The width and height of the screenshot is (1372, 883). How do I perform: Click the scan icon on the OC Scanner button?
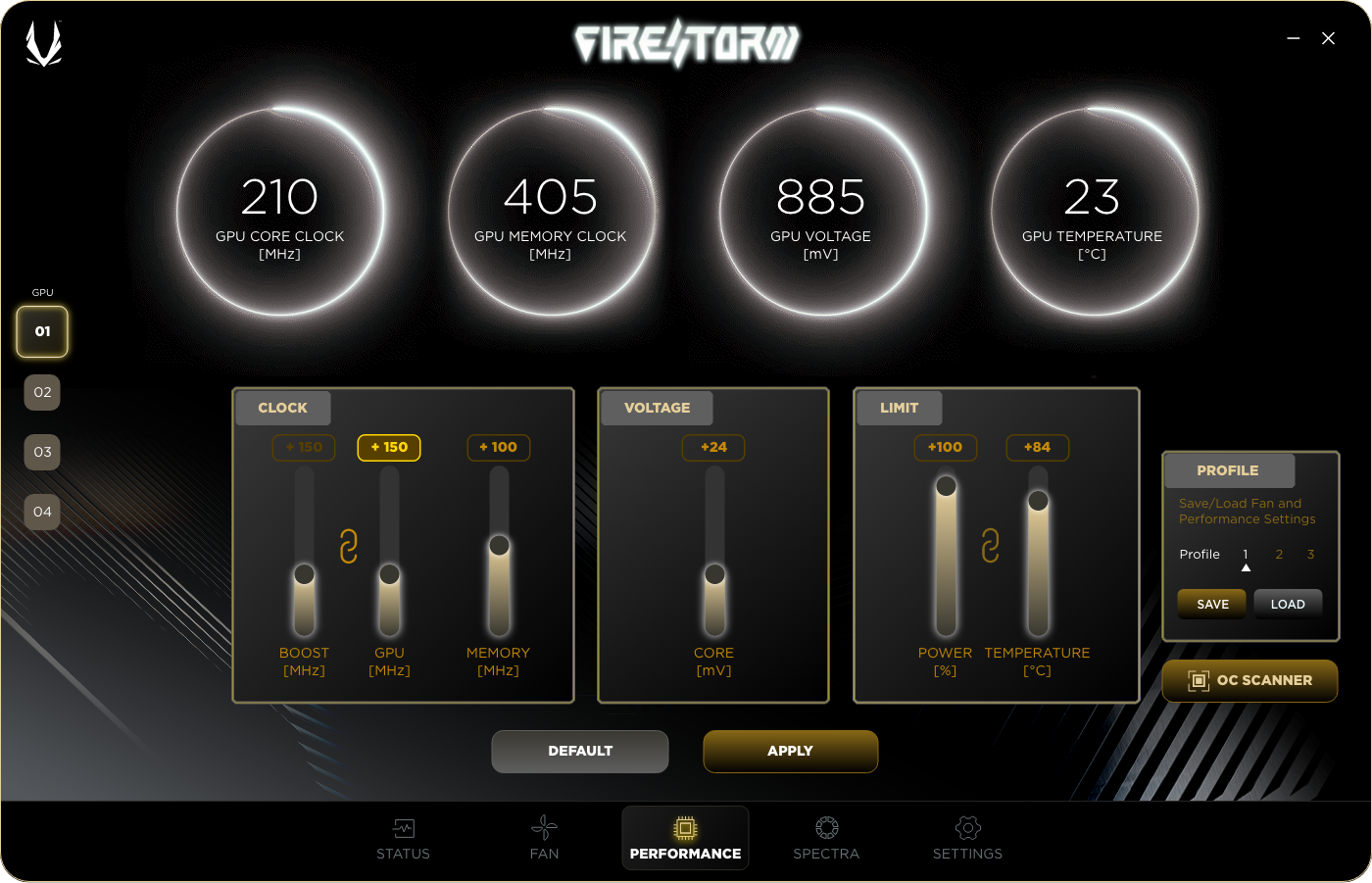tap(1198, 680)
